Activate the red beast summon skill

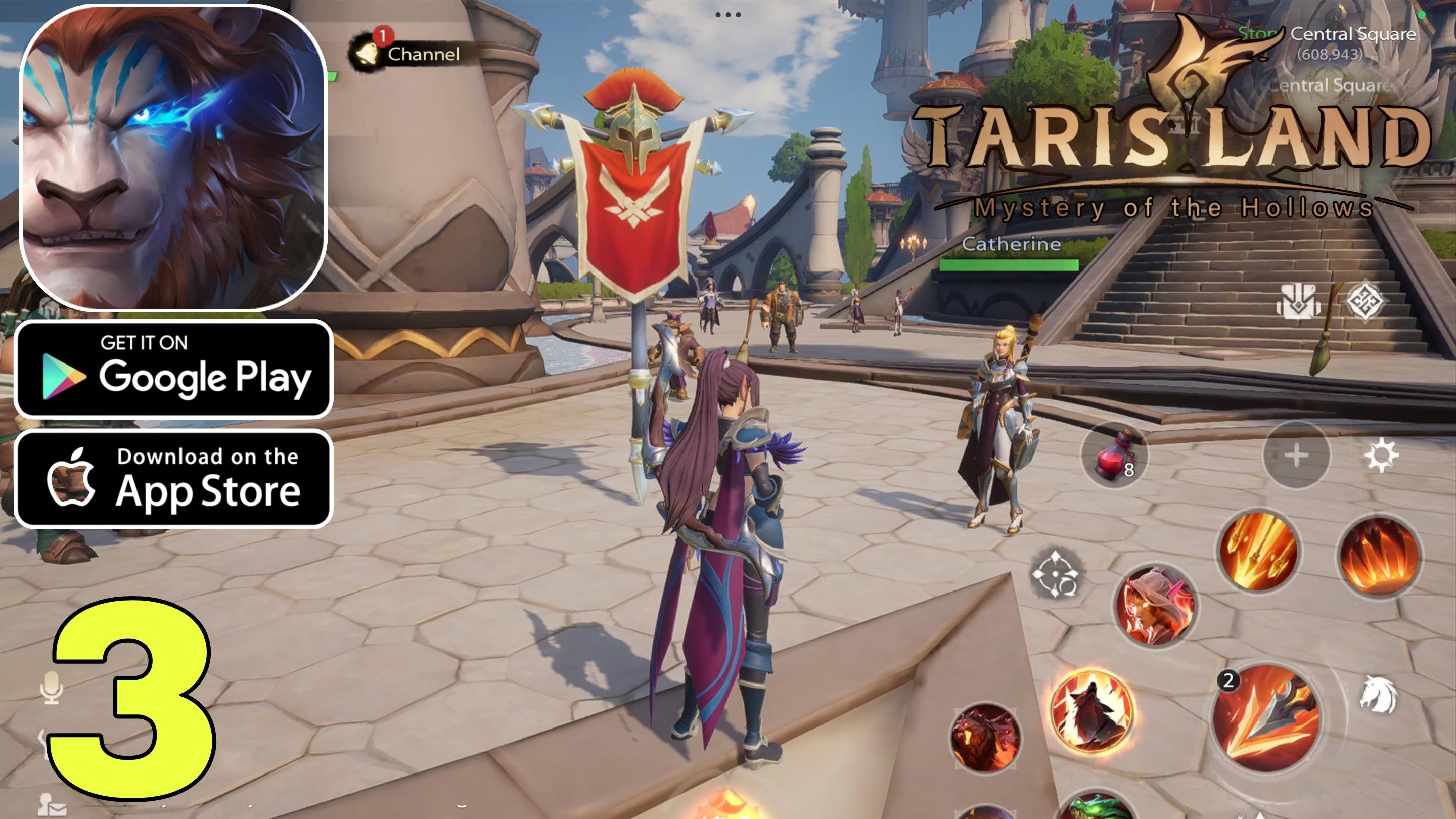point(985,738)
